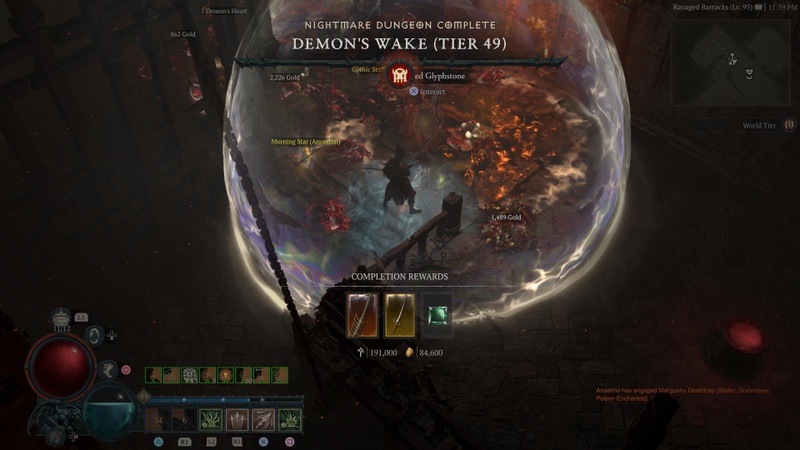
Task: Check the orange buff icon with glowing circle
Action: coord(225,375)
